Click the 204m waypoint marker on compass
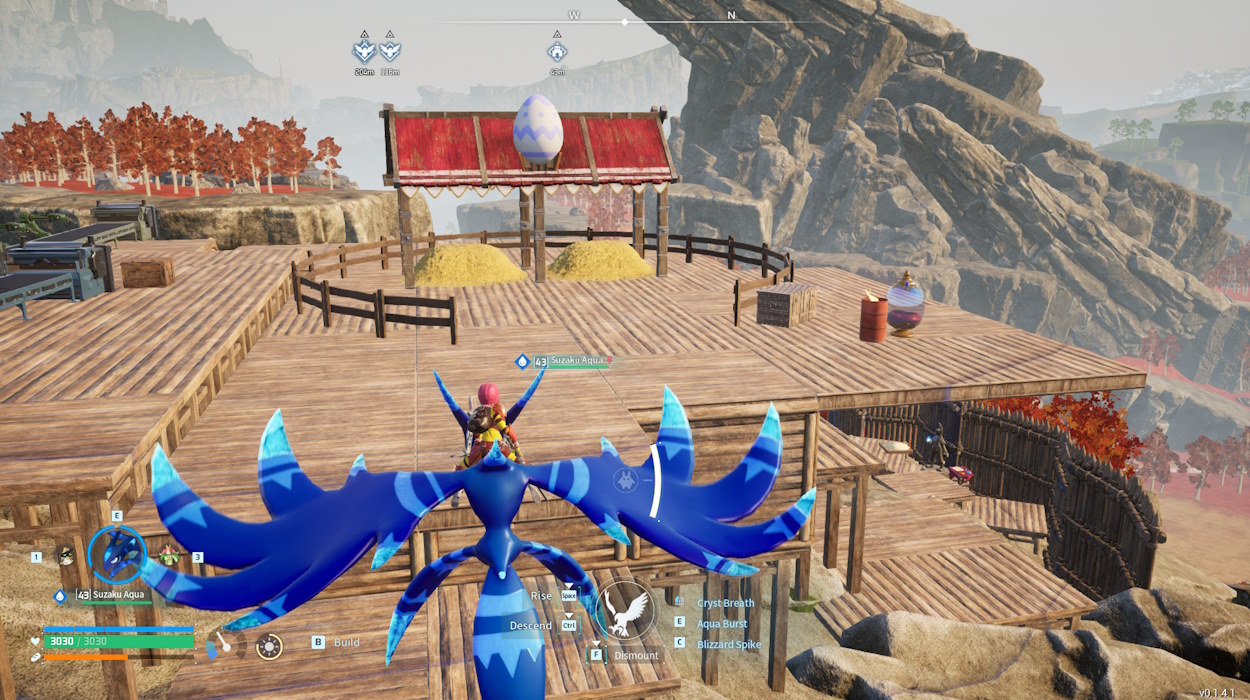 (x=364, y=50)
